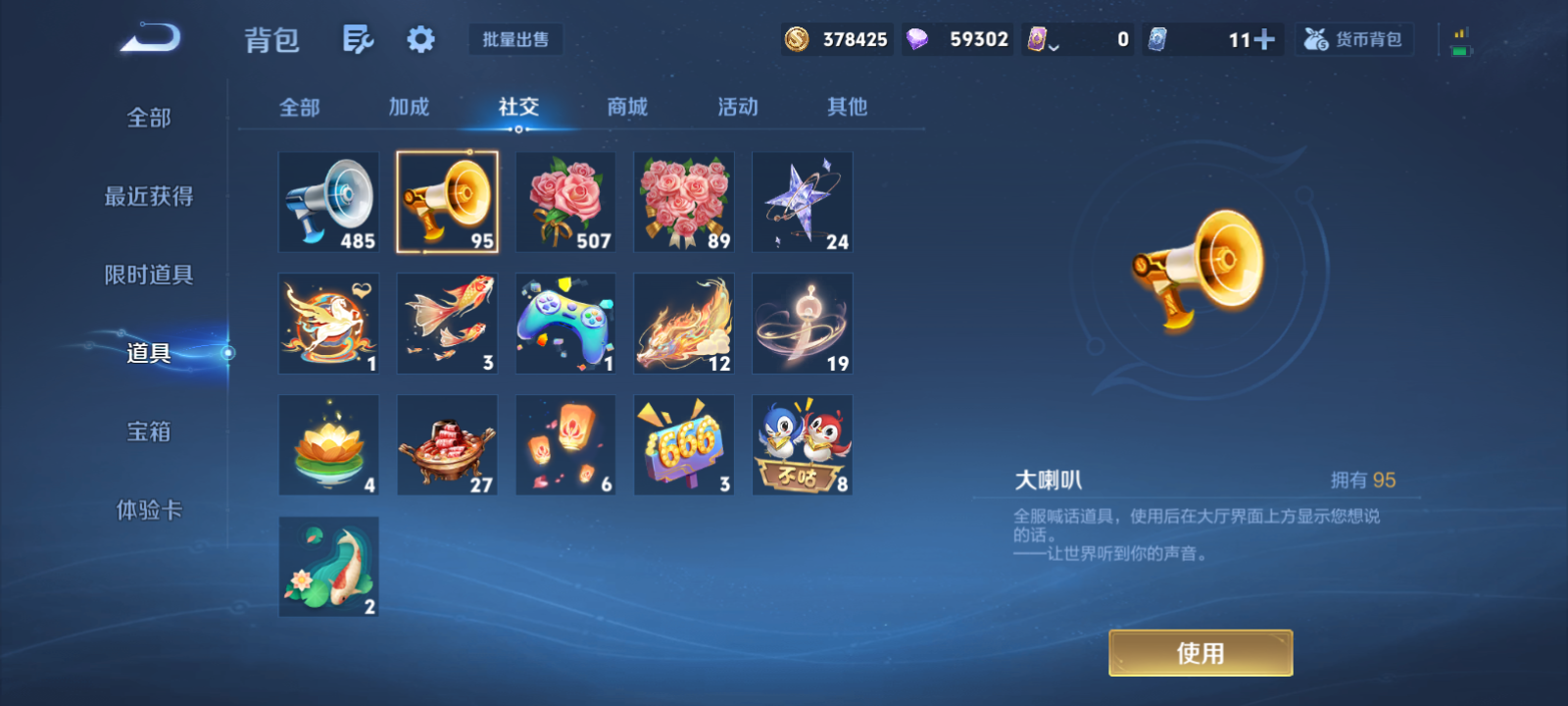
Task: Click the battery indicator at top right
Action: (1461, 51)
